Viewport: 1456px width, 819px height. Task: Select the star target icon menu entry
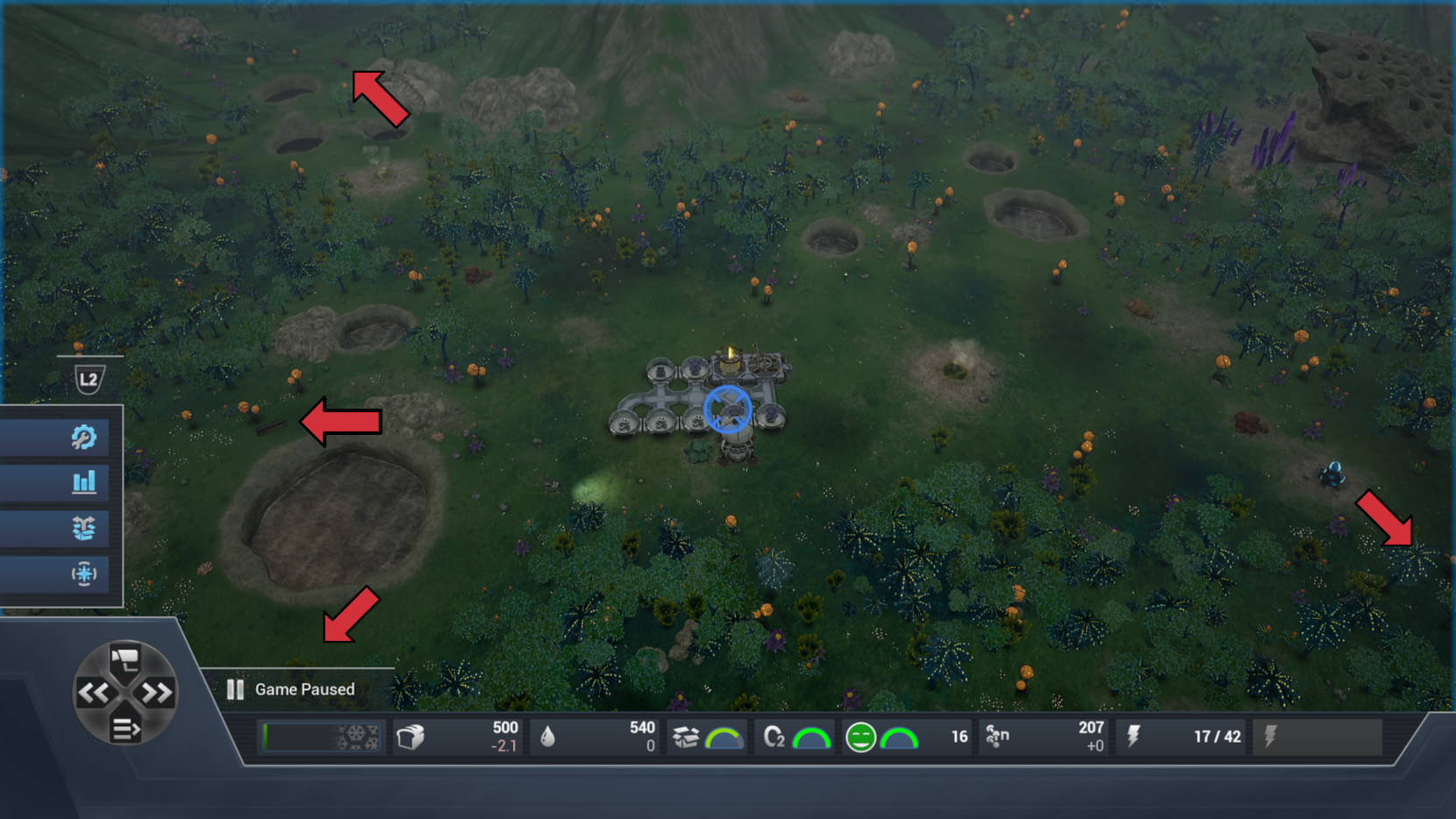coord(83,574)
